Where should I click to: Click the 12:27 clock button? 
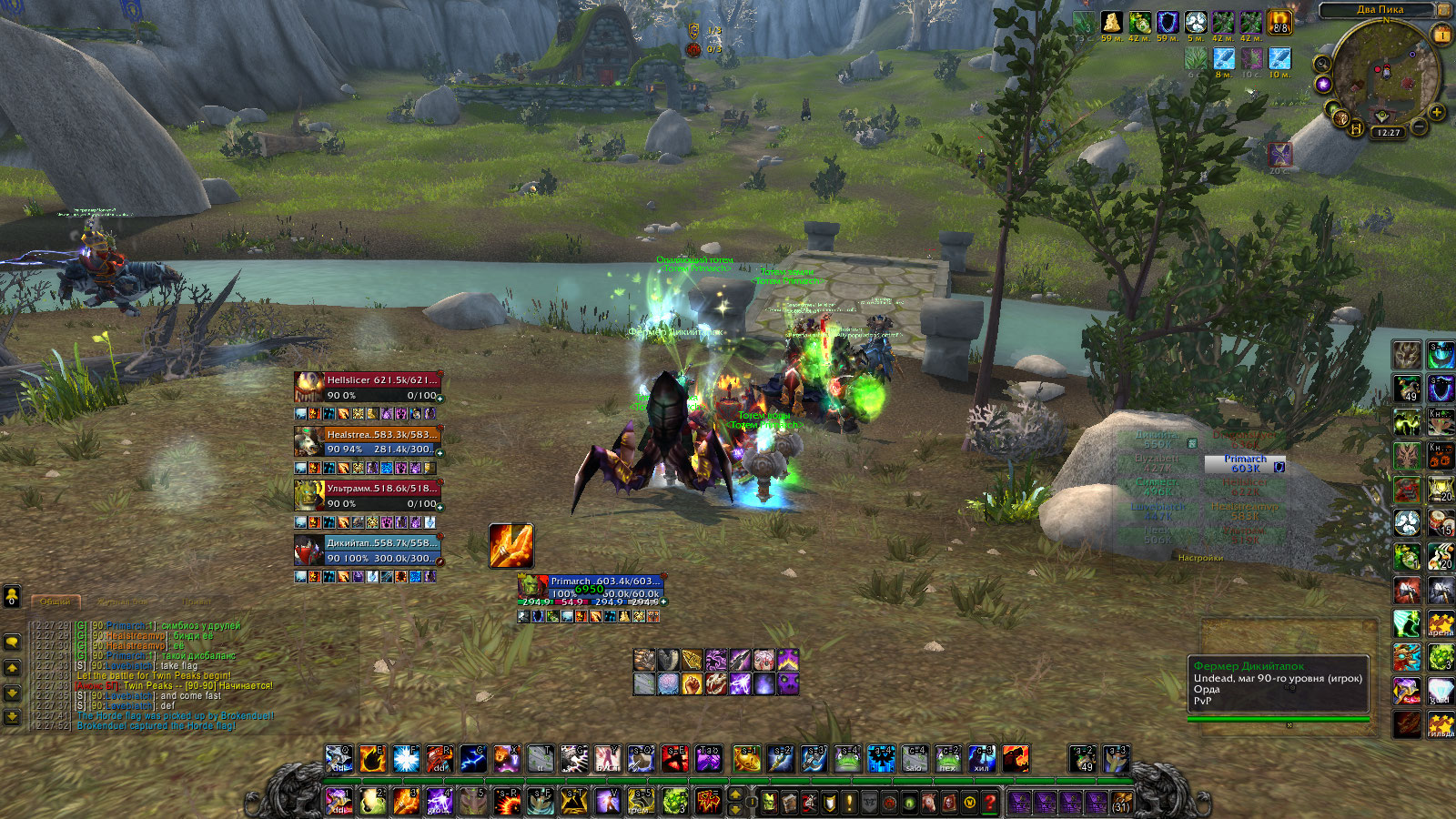[x=1389, y=133]
